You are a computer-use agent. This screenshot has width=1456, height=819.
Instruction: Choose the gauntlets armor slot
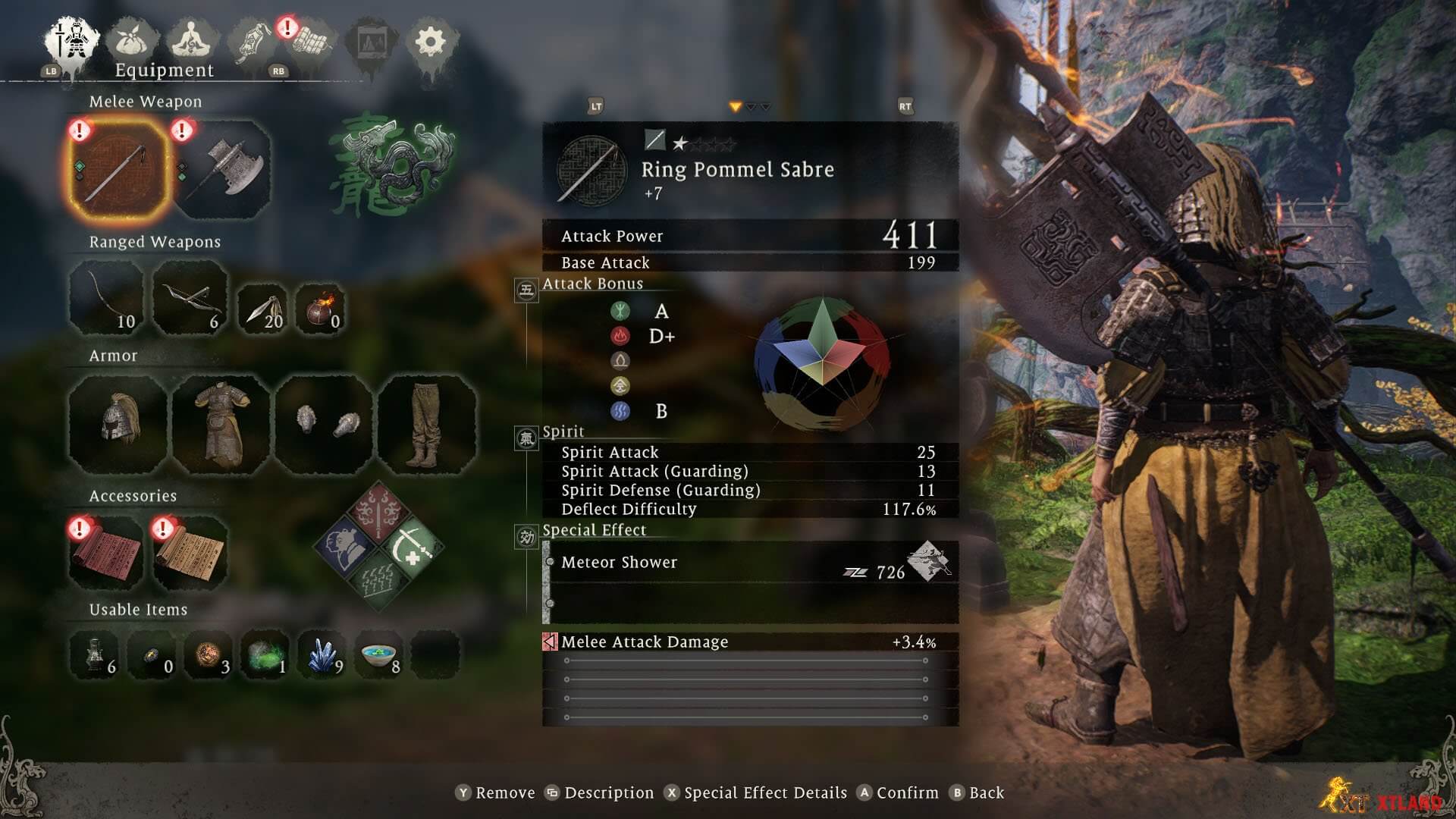(325, 423)
